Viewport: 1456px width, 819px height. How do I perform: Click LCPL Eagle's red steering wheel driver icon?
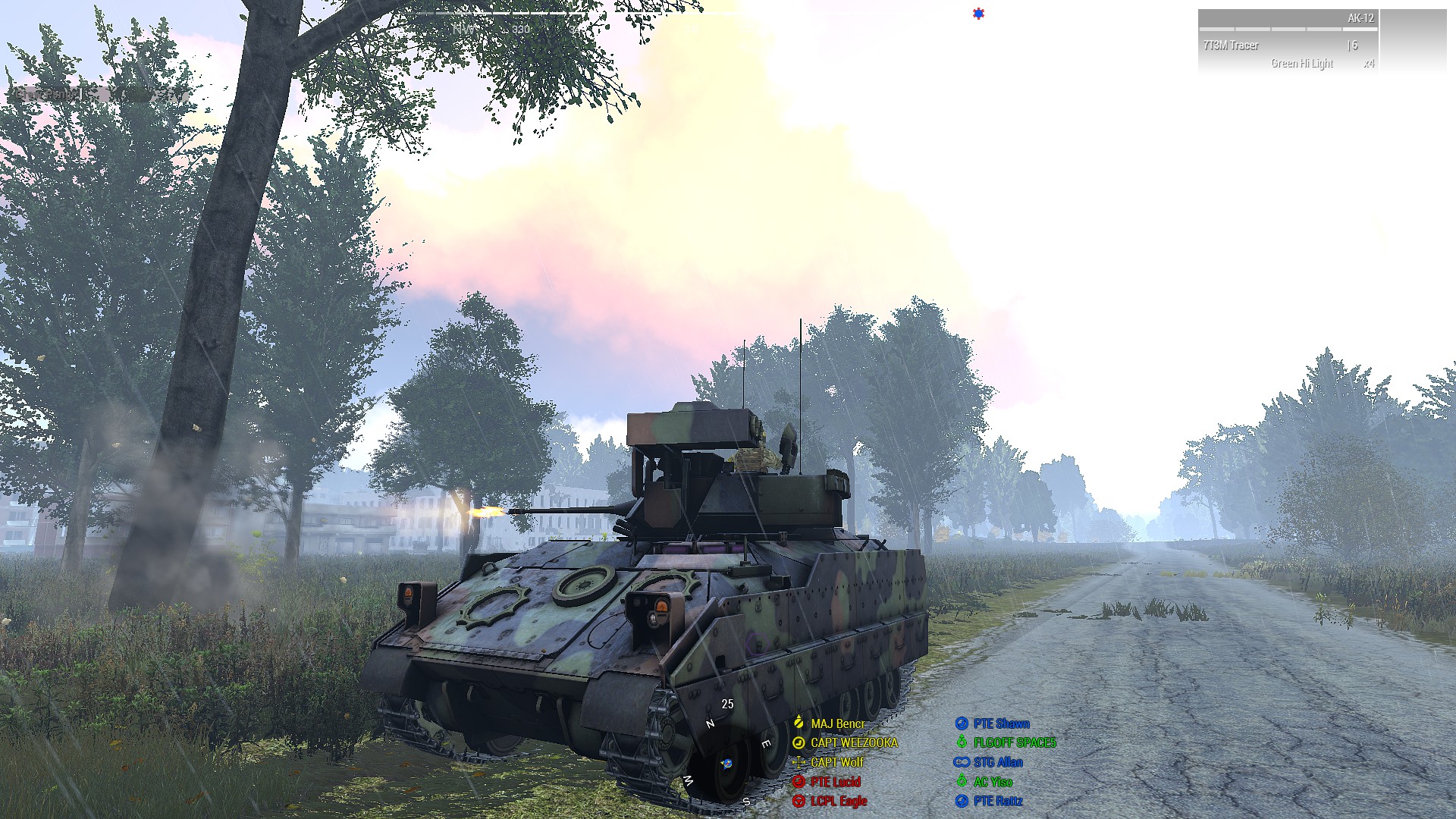click(x=799, y=800)
